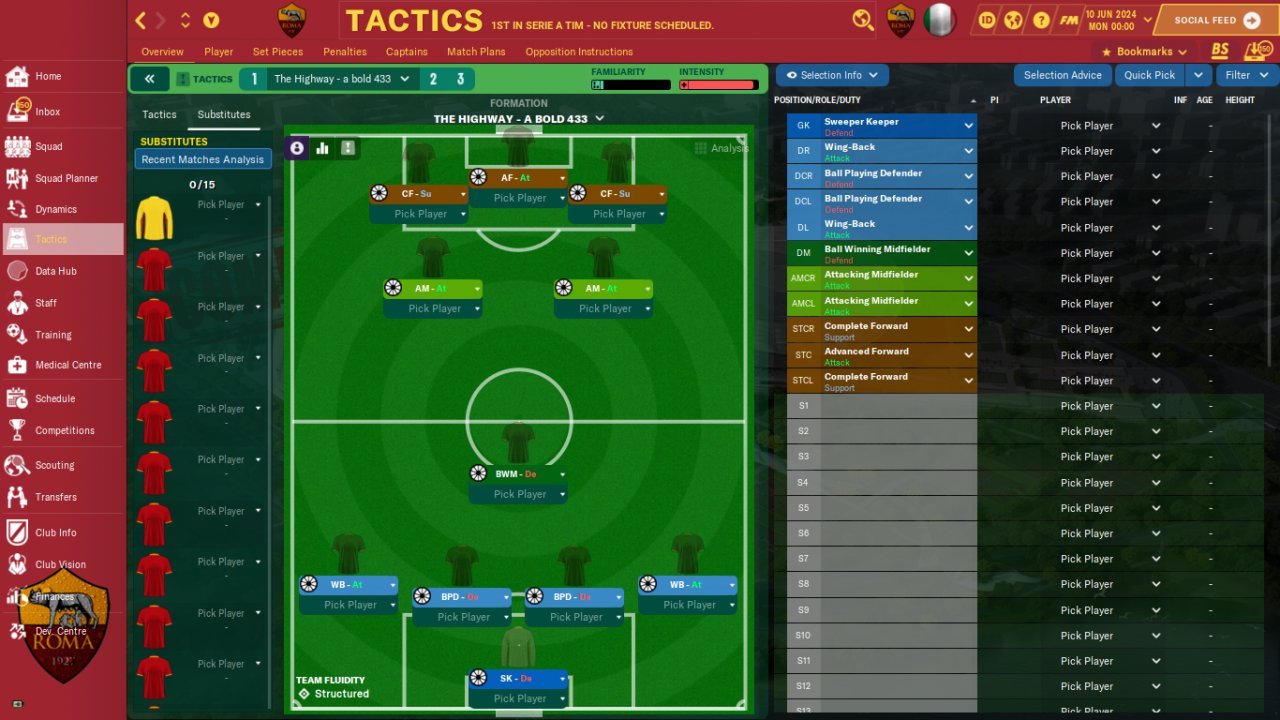The height and width of the screenshot is (720, 1280).
Task: Navigate to the Transfers screen
Action: (55, 497)
